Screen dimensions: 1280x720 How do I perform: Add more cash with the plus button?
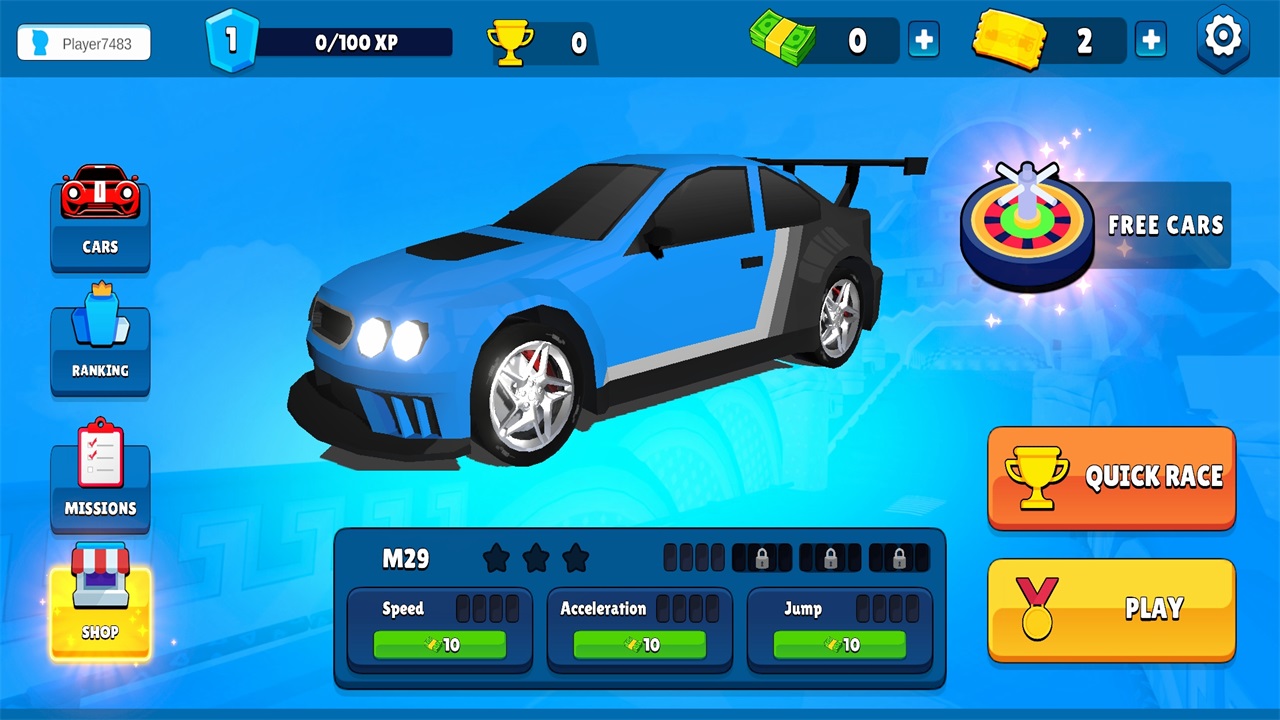tap(924, 41)
